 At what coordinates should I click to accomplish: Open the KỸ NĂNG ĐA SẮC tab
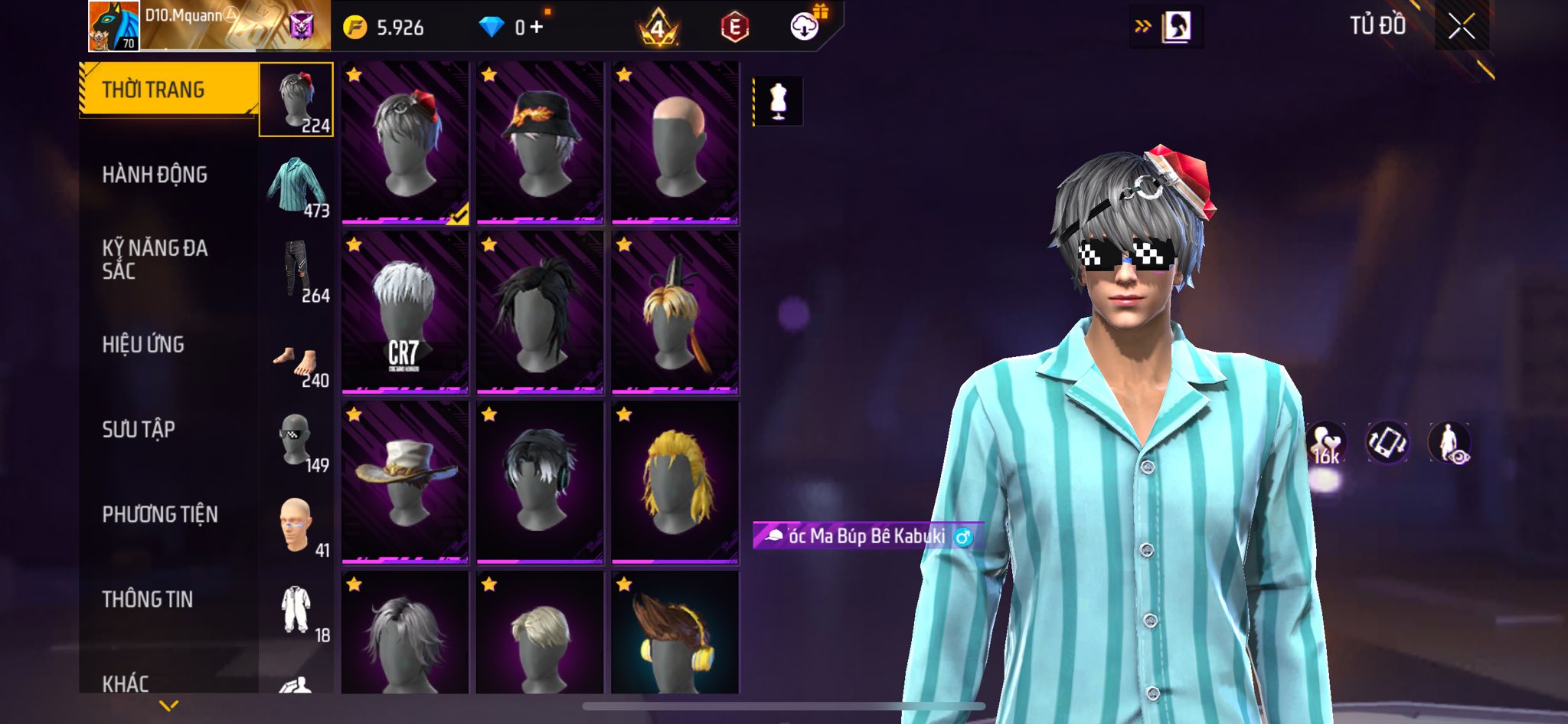pos(155,259)
